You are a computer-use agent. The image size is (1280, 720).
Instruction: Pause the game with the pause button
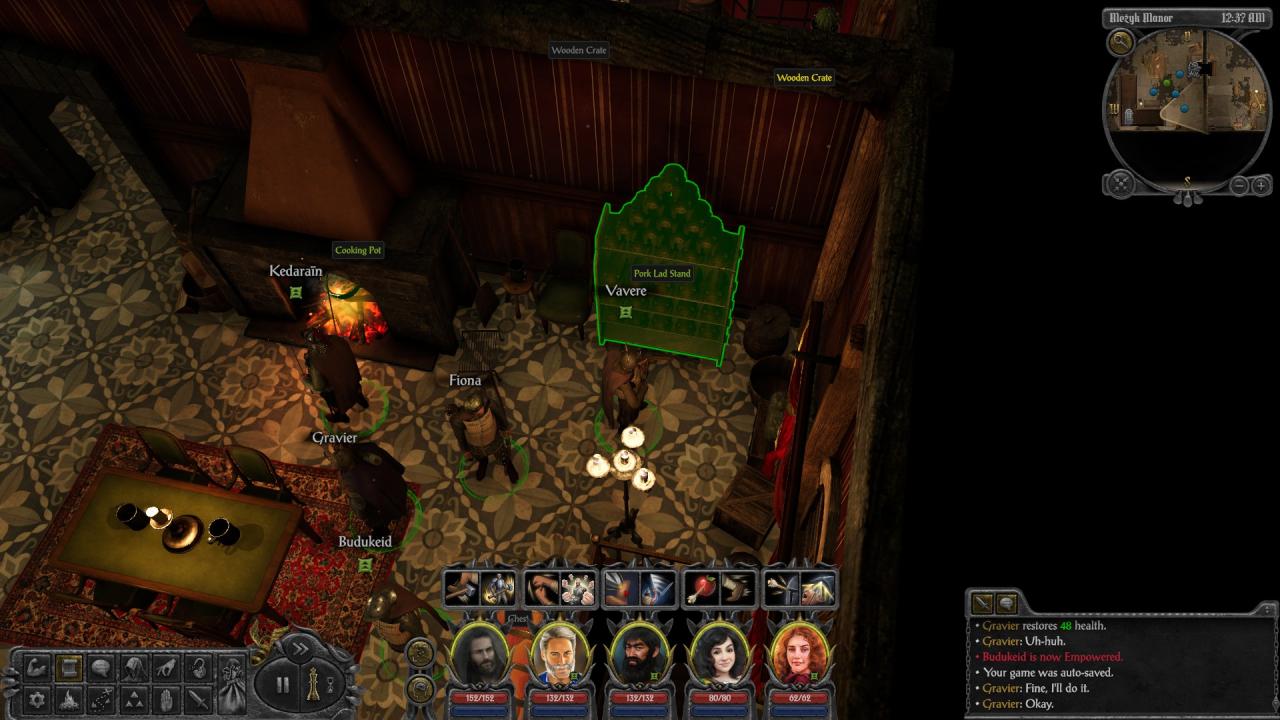click(x=283, y=685)
